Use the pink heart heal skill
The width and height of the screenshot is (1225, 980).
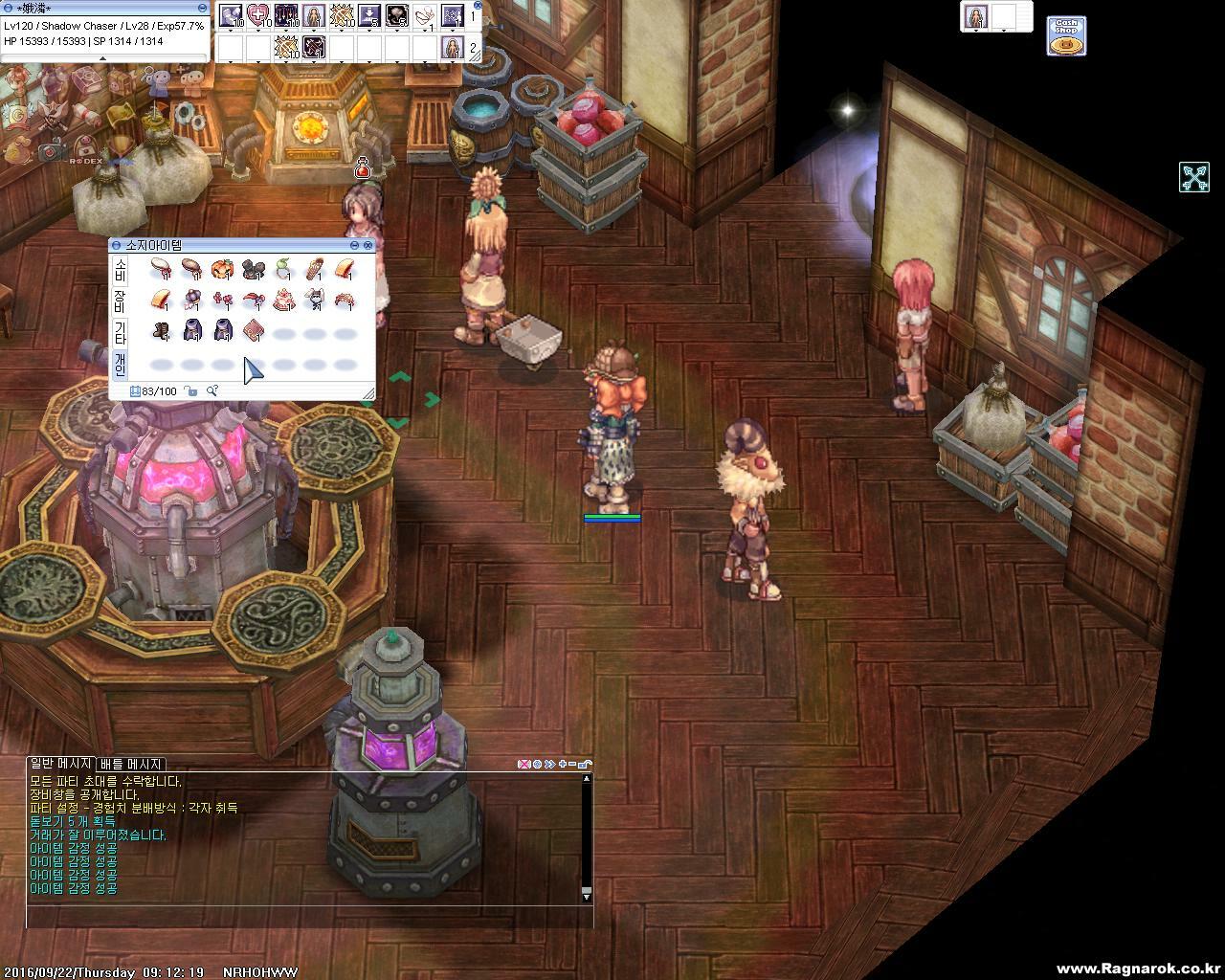[258, 15]
